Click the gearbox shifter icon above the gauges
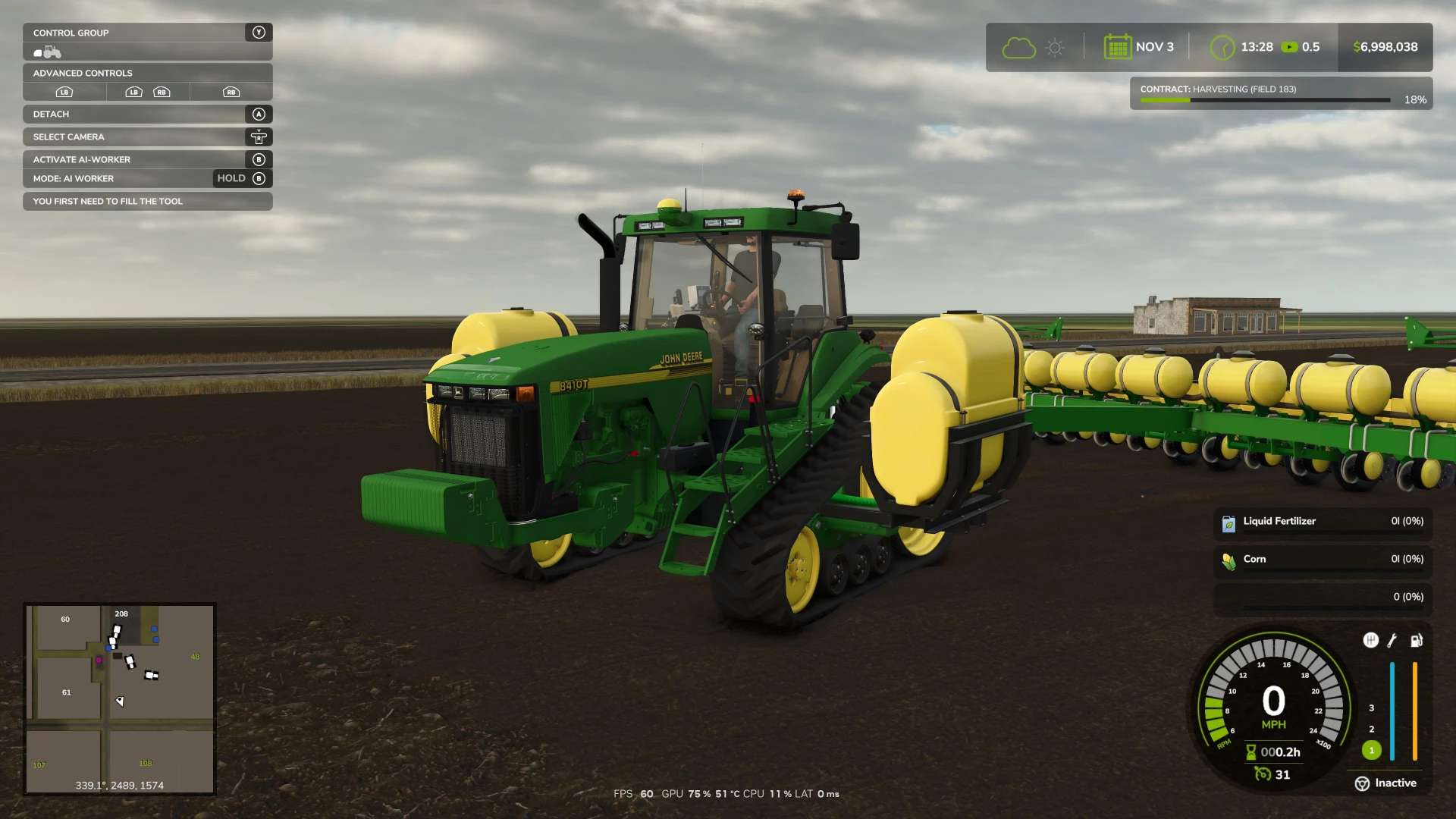1456x819 pixels. coord(1370,641)
